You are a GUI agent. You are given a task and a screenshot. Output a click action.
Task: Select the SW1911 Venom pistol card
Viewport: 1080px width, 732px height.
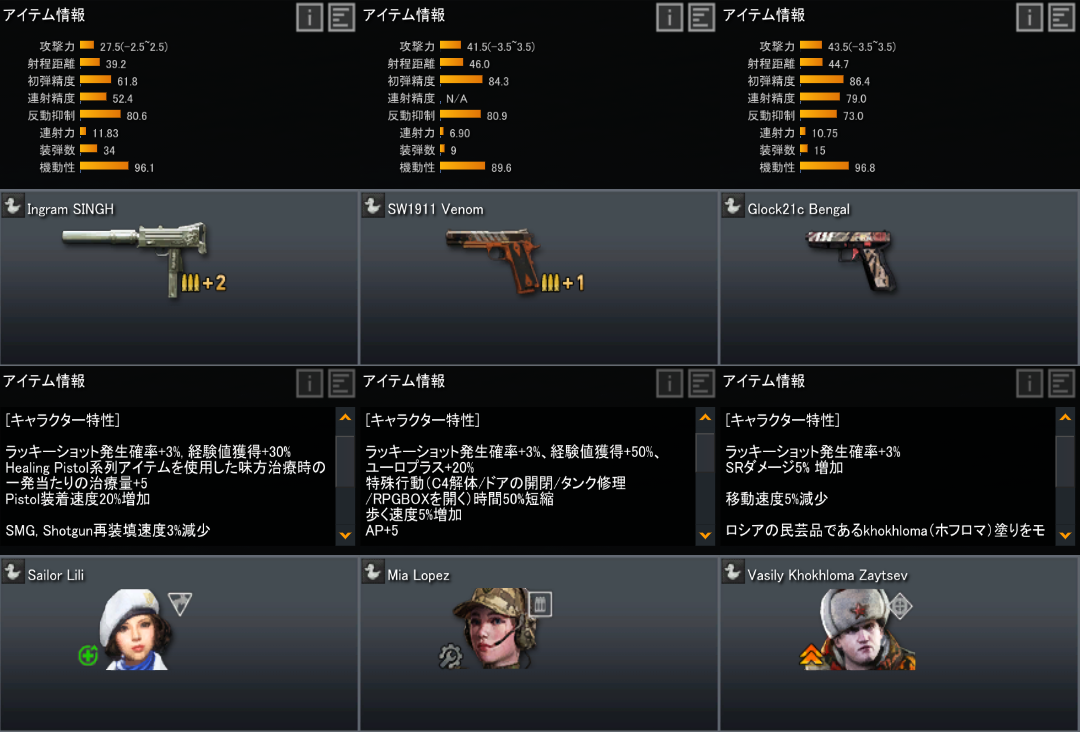pos(539,277)
